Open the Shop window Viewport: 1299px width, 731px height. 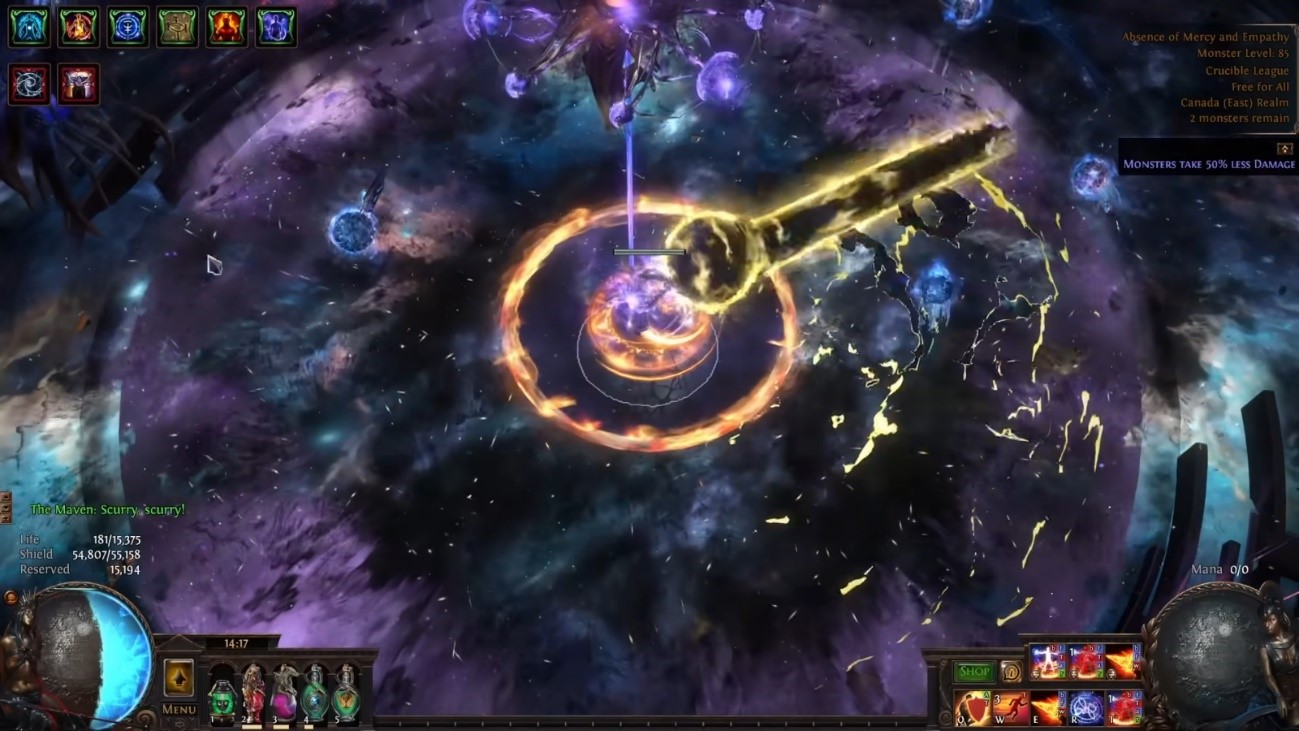click(x=974, y=672)
